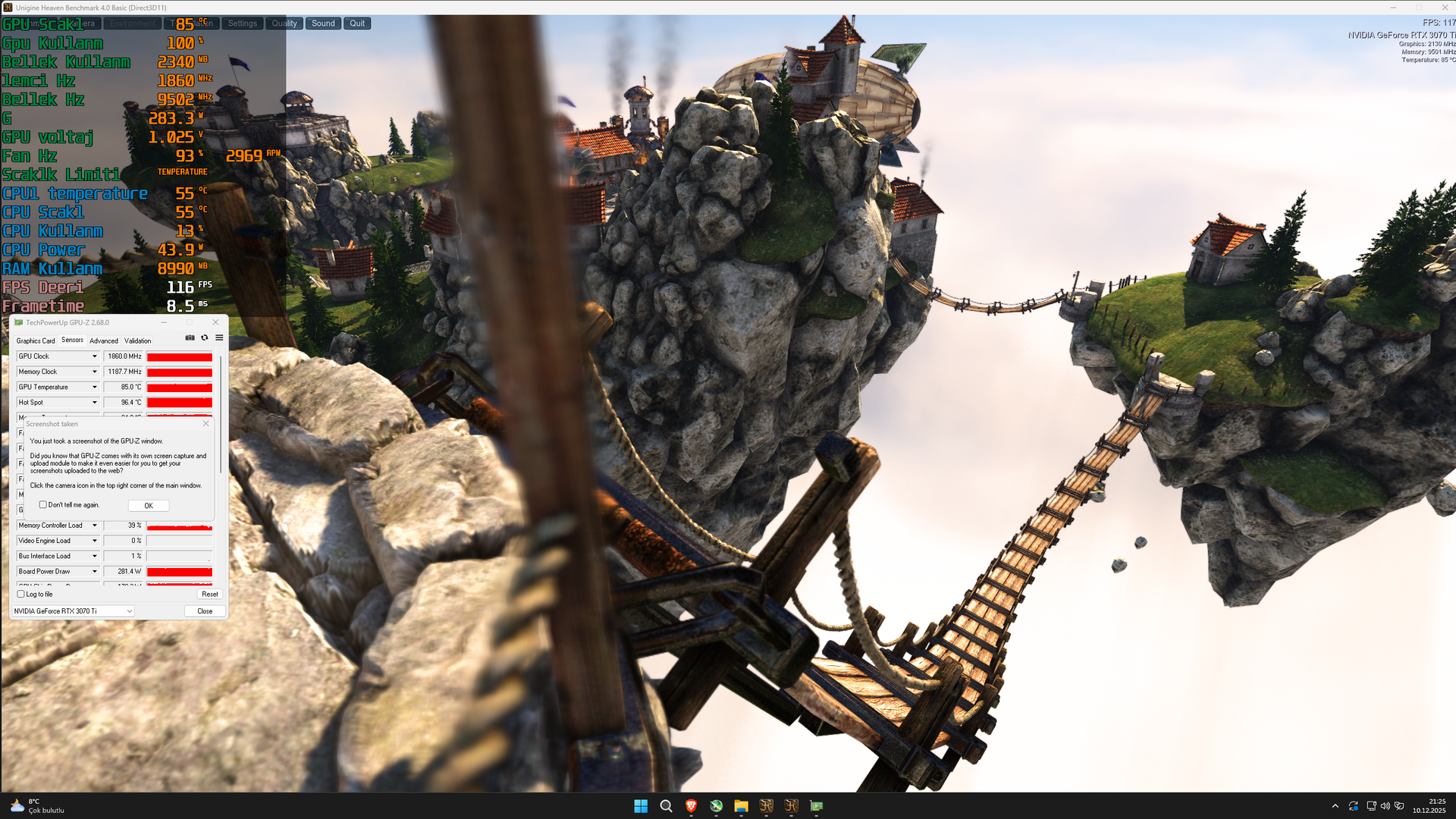
Task: Click the refresh icon in GPU-Z toolbar
Action: 204,338
